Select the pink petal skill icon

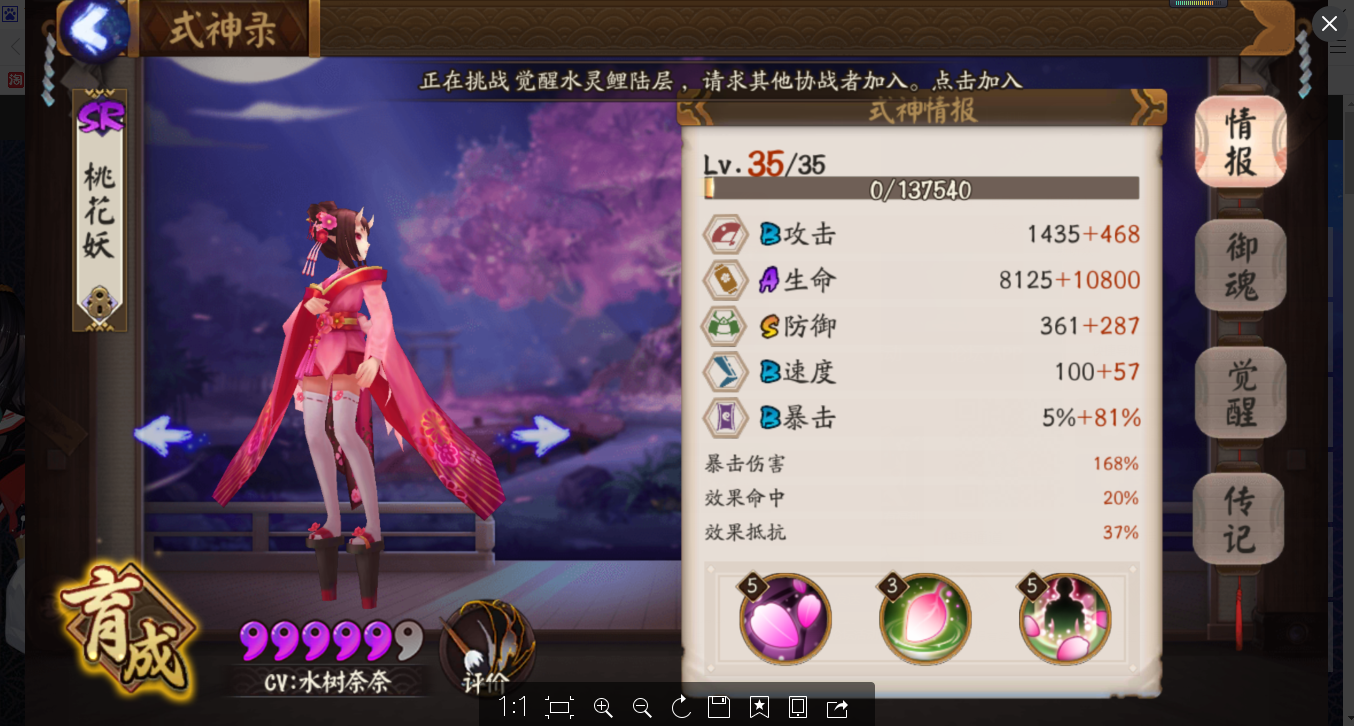pyautogui.click(x=786, y=620)
